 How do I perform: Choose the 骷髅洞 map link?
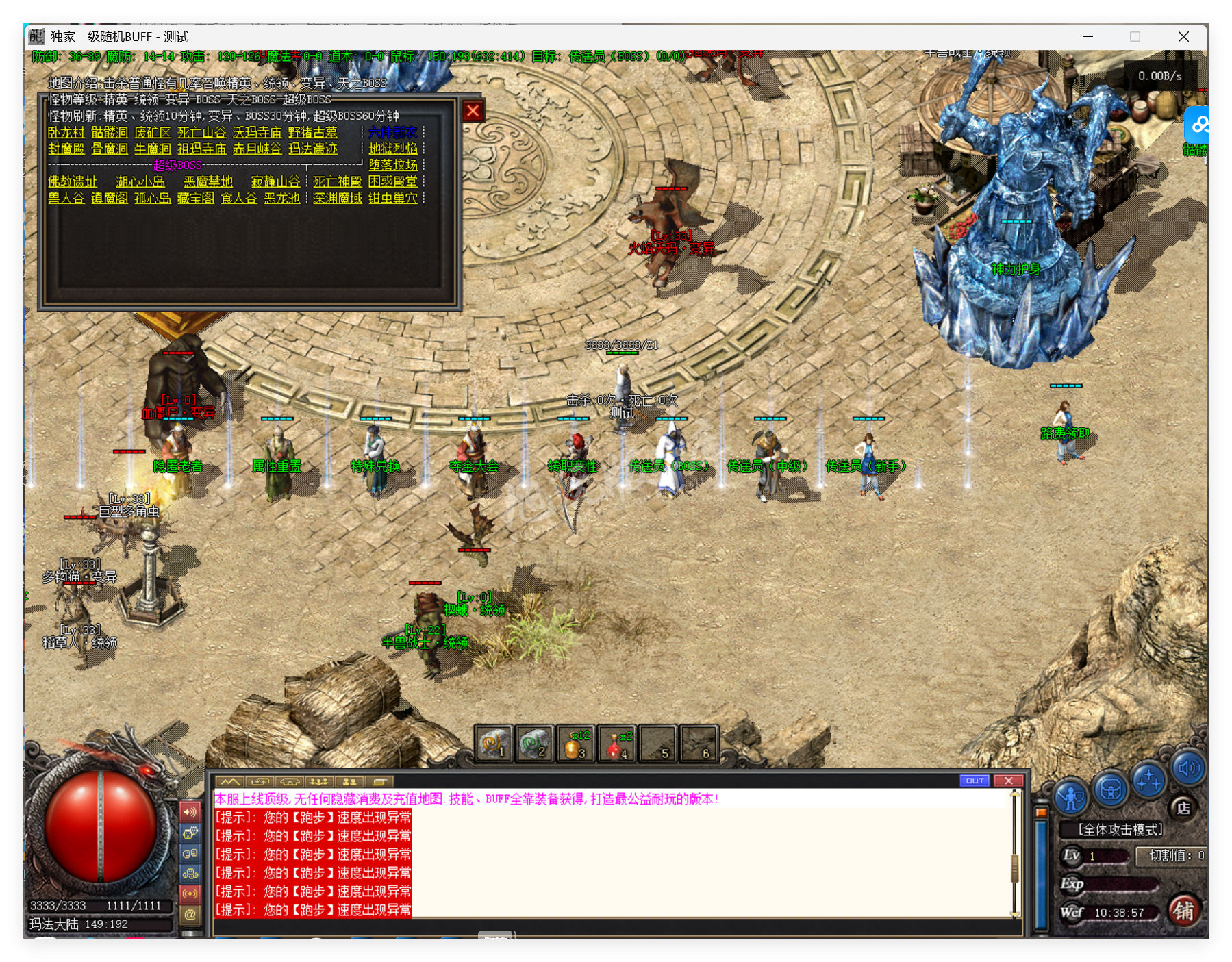[x=110, y=132]
